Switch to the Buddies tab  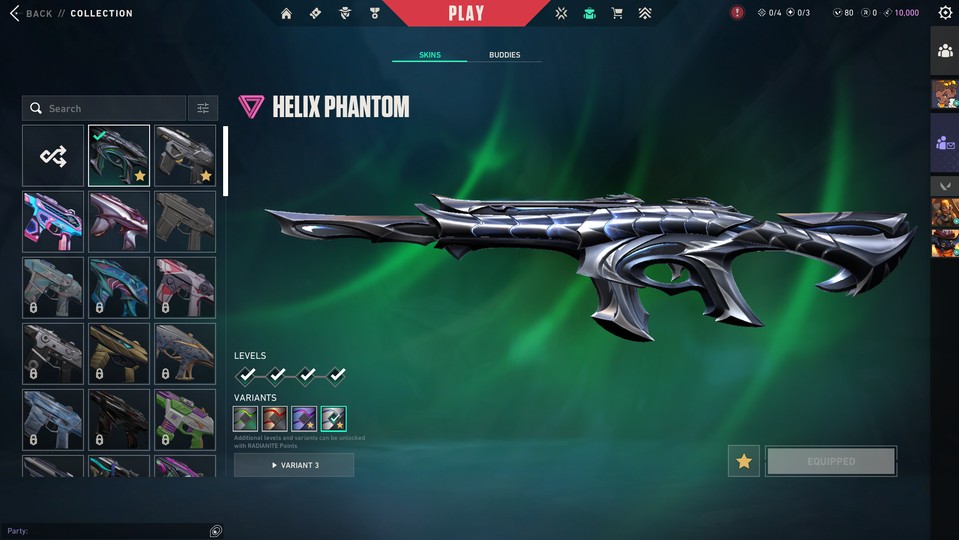click(504, 55)
